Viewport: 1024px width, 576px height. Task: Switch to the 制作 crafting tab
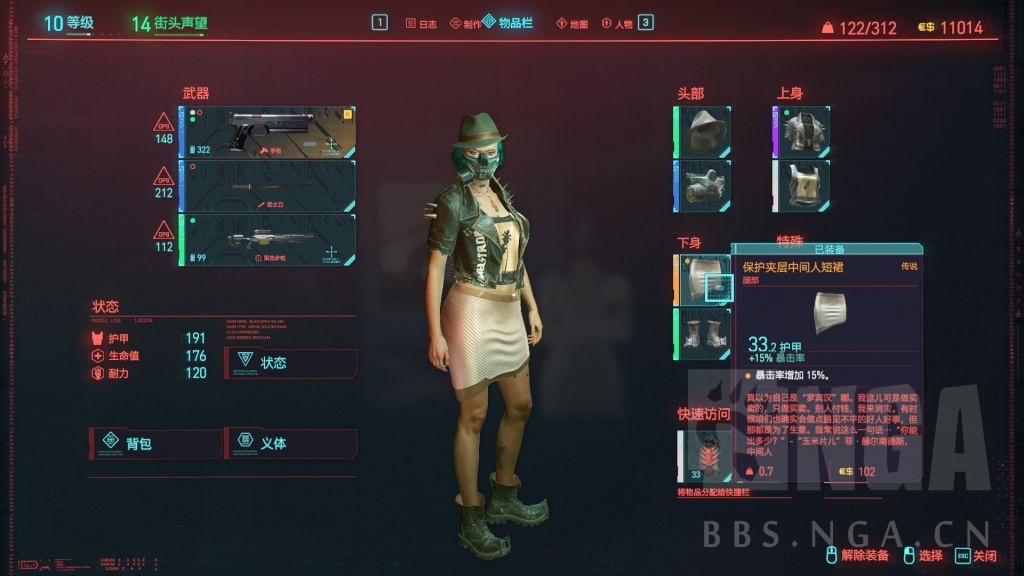[464, 23]
